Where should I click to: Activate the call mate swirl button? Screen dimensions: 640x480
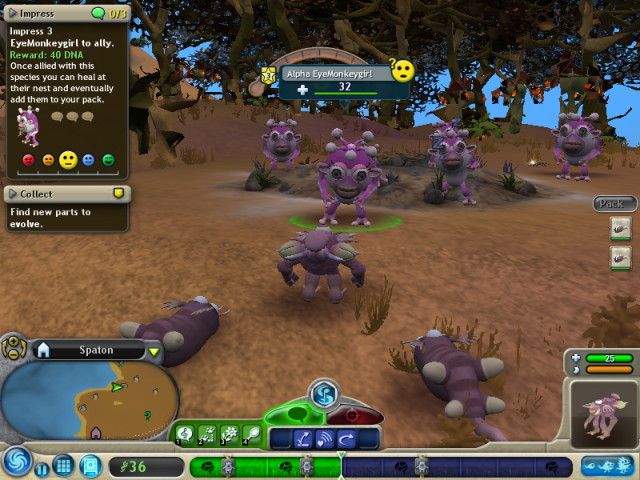pyautogui.click(x=322, y=393)
